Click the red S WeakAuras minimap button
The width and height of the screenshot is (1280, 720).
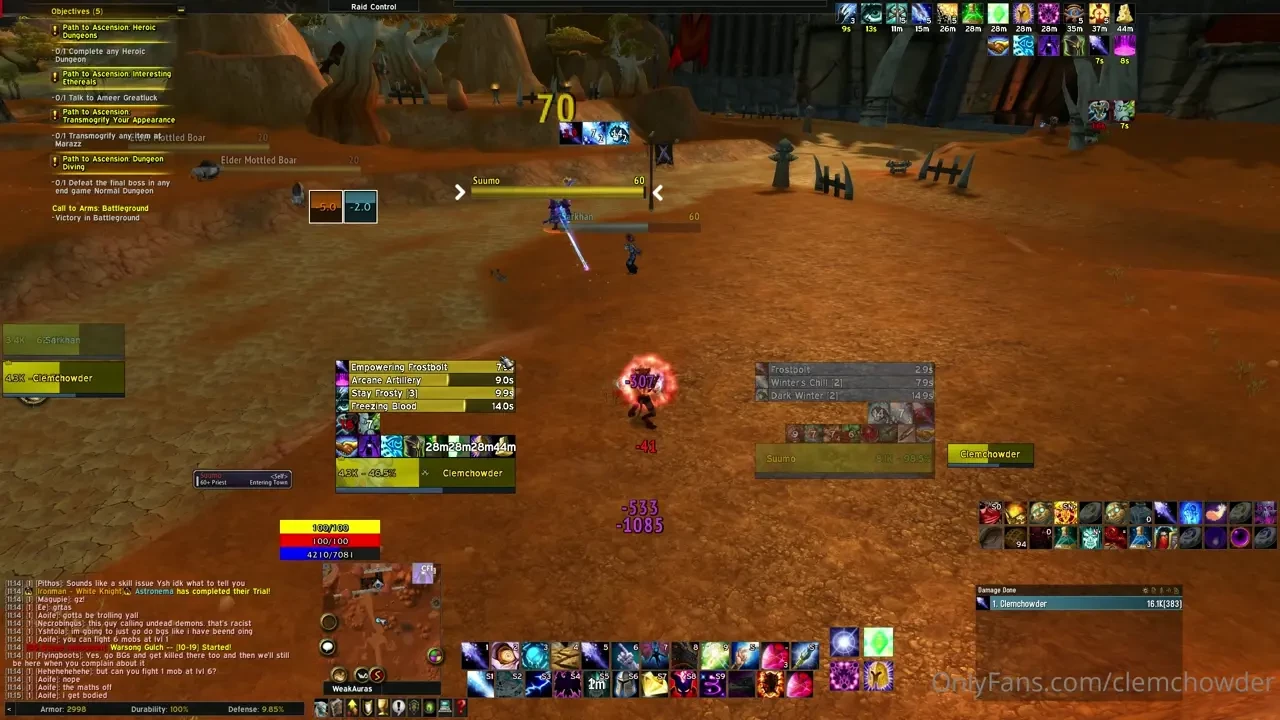click(x=377, y=675)
